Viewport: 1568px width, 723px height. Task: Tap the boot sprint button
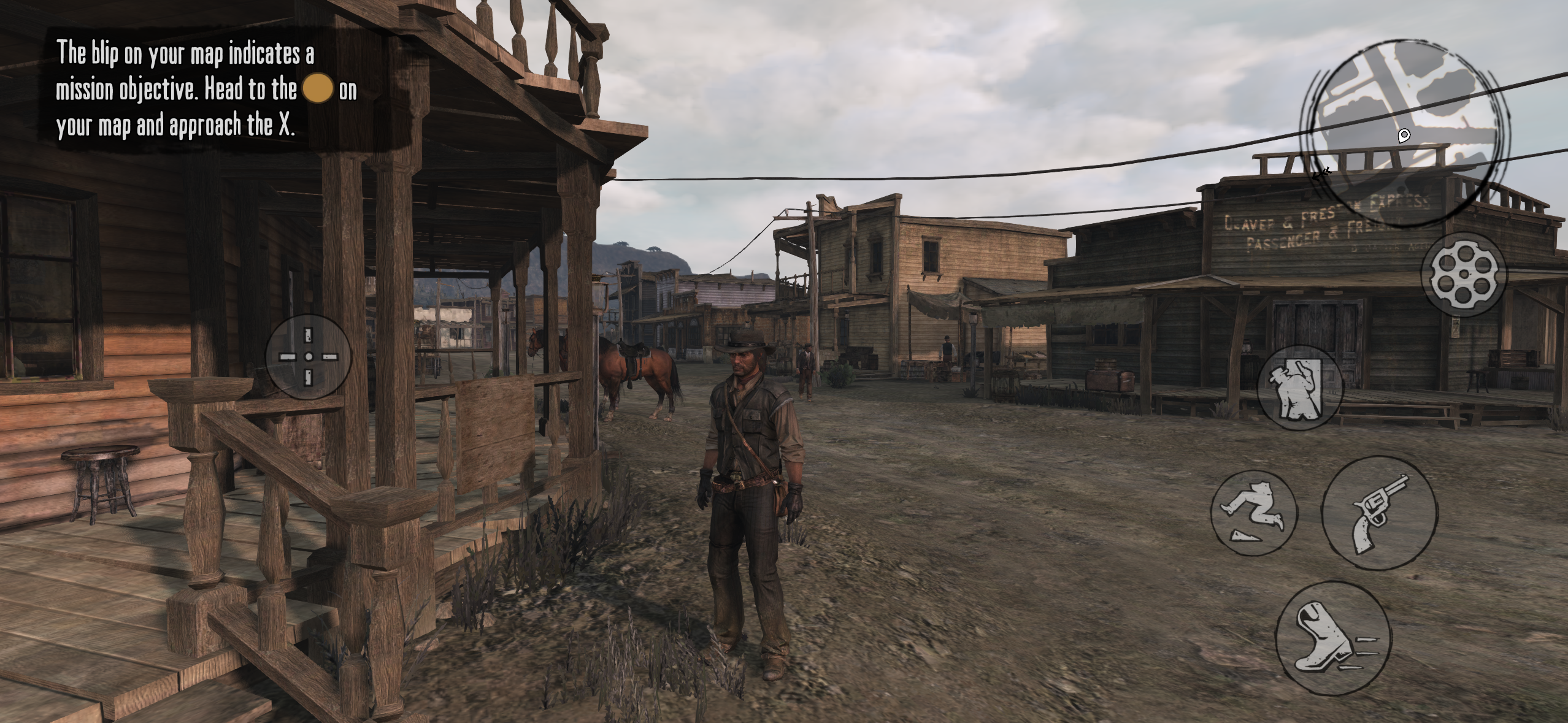(x=1333, y=638)
